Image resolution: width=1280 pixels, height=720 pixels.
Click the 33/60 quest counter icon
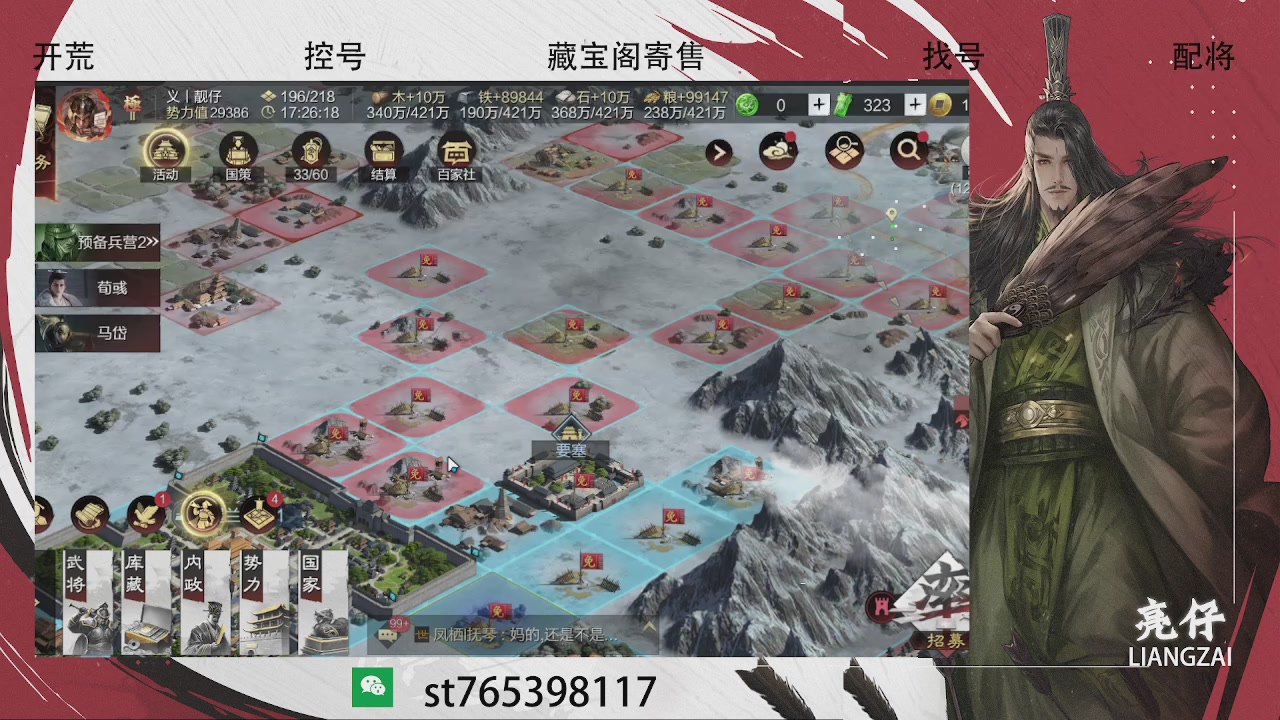point(310,153)
